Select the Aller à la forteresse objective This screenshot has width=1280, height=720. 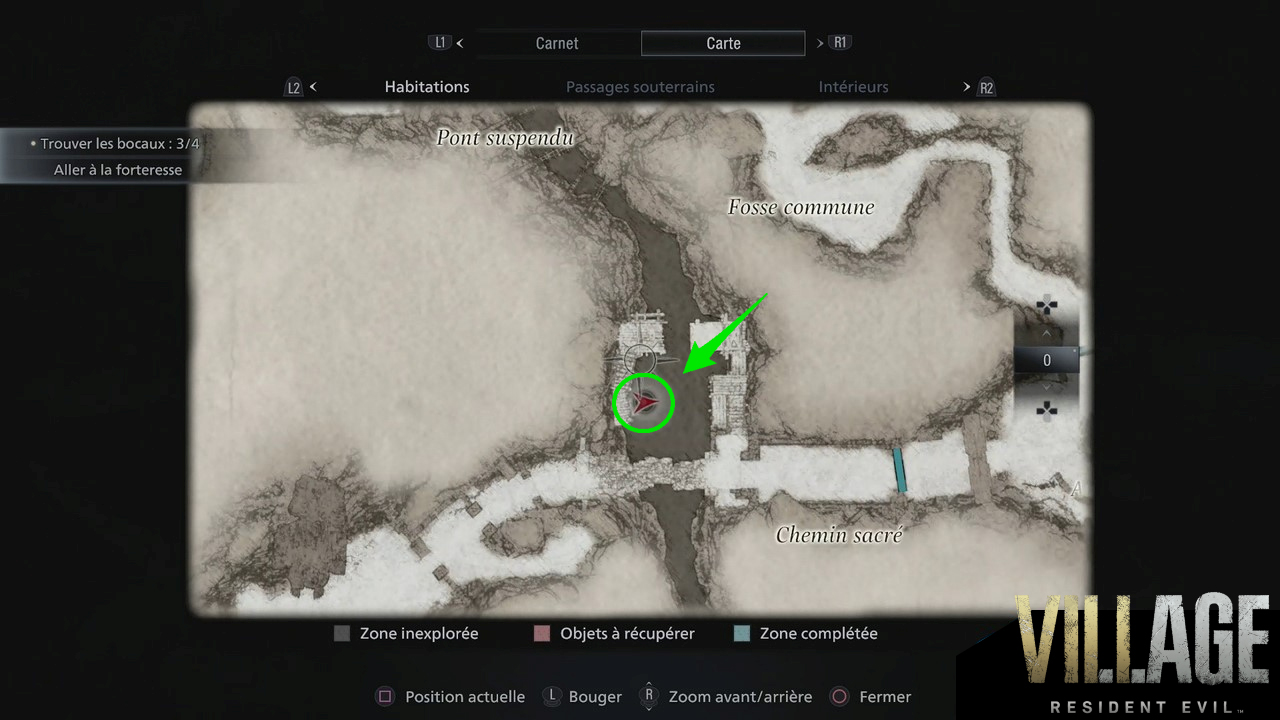[x=118, y=170]
